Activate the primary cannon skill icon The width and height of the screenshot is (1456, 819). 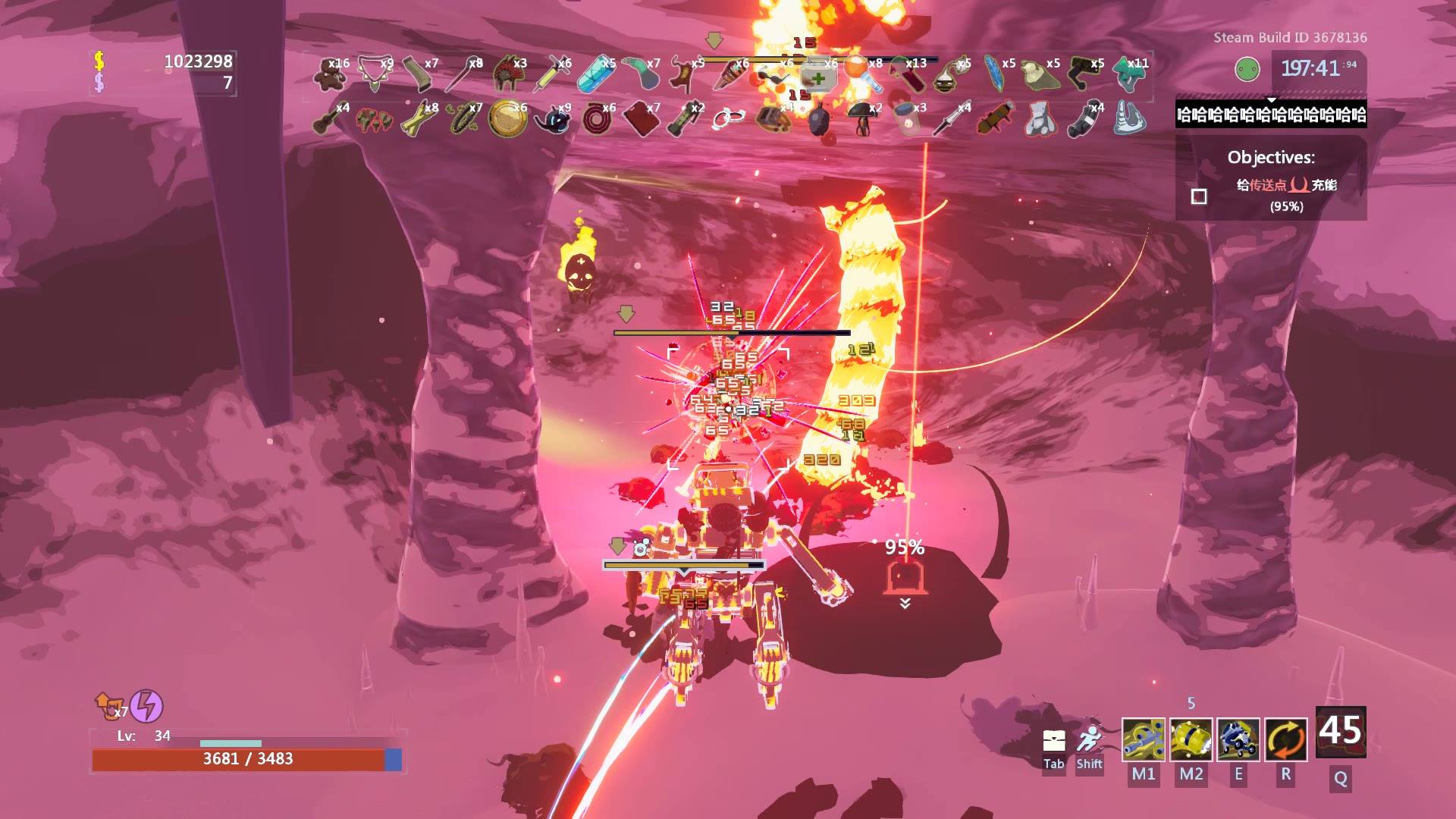[1143, 739]
